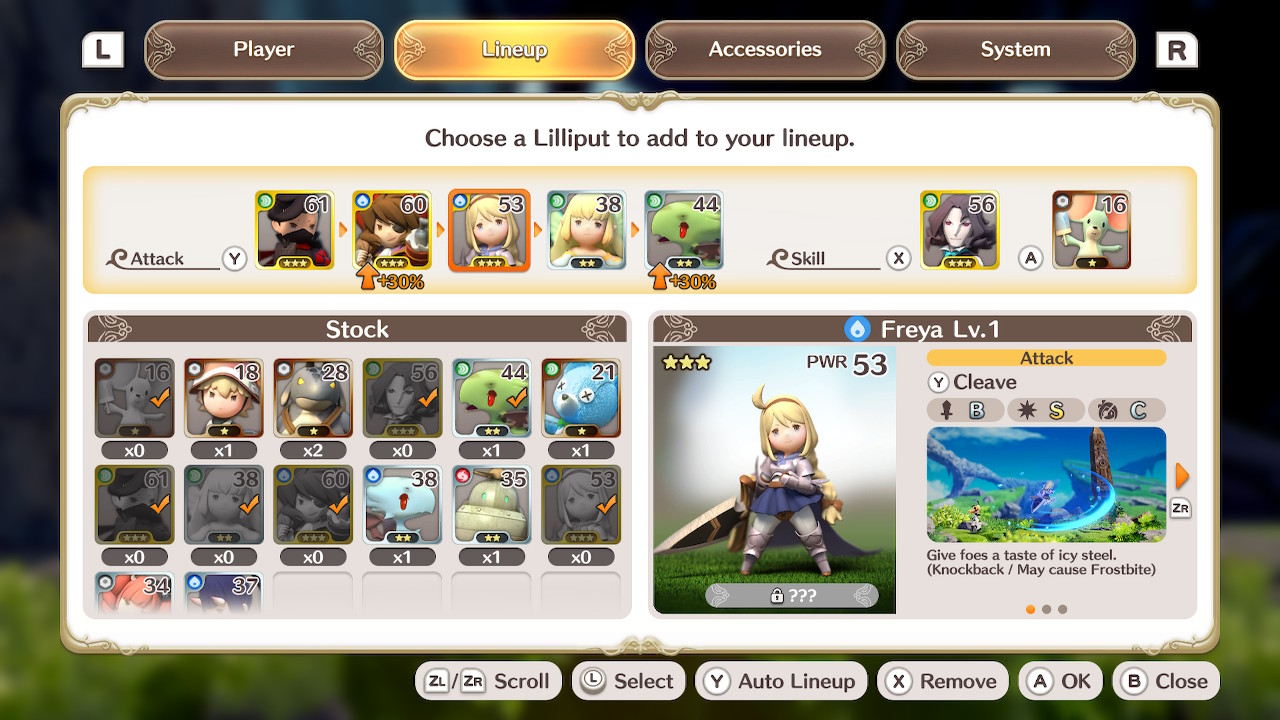
Task: Switch to the Player tab
Action: [263, 48]
